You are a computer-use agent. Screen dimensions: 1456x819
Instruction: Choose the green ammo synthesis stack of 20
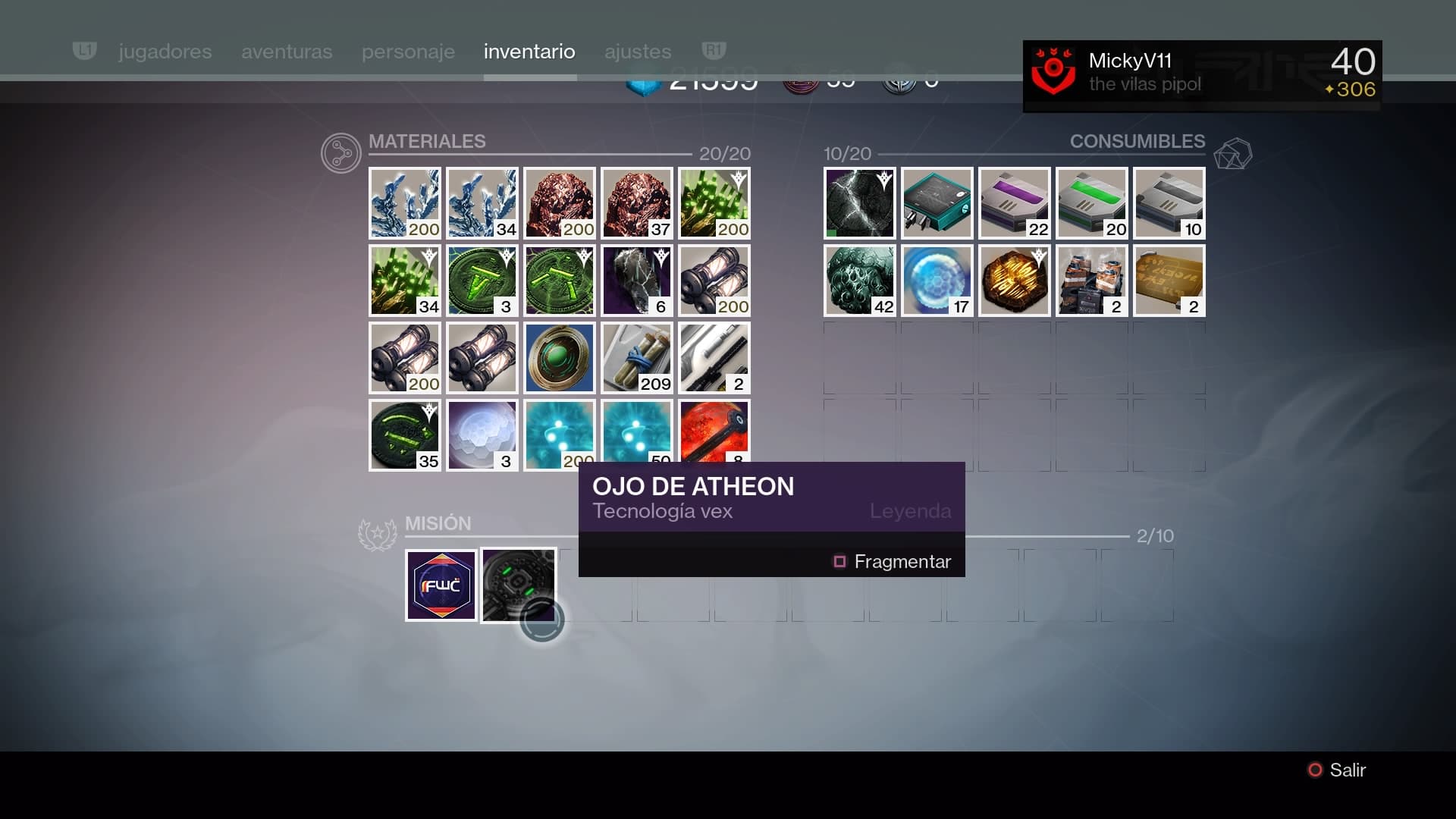[x=1092, y=203]
